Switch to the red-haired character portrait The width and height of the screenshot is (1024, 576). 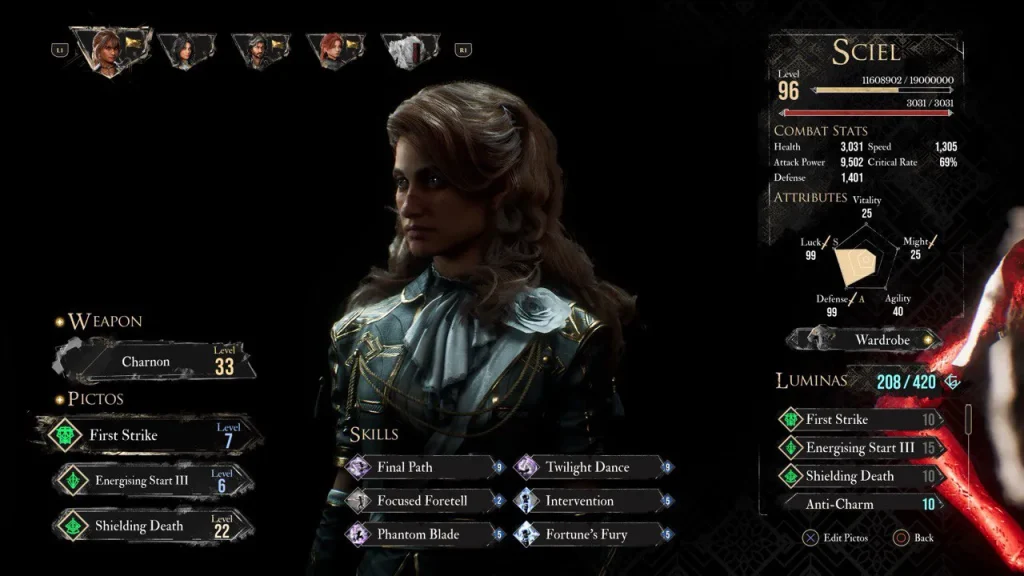333,50
